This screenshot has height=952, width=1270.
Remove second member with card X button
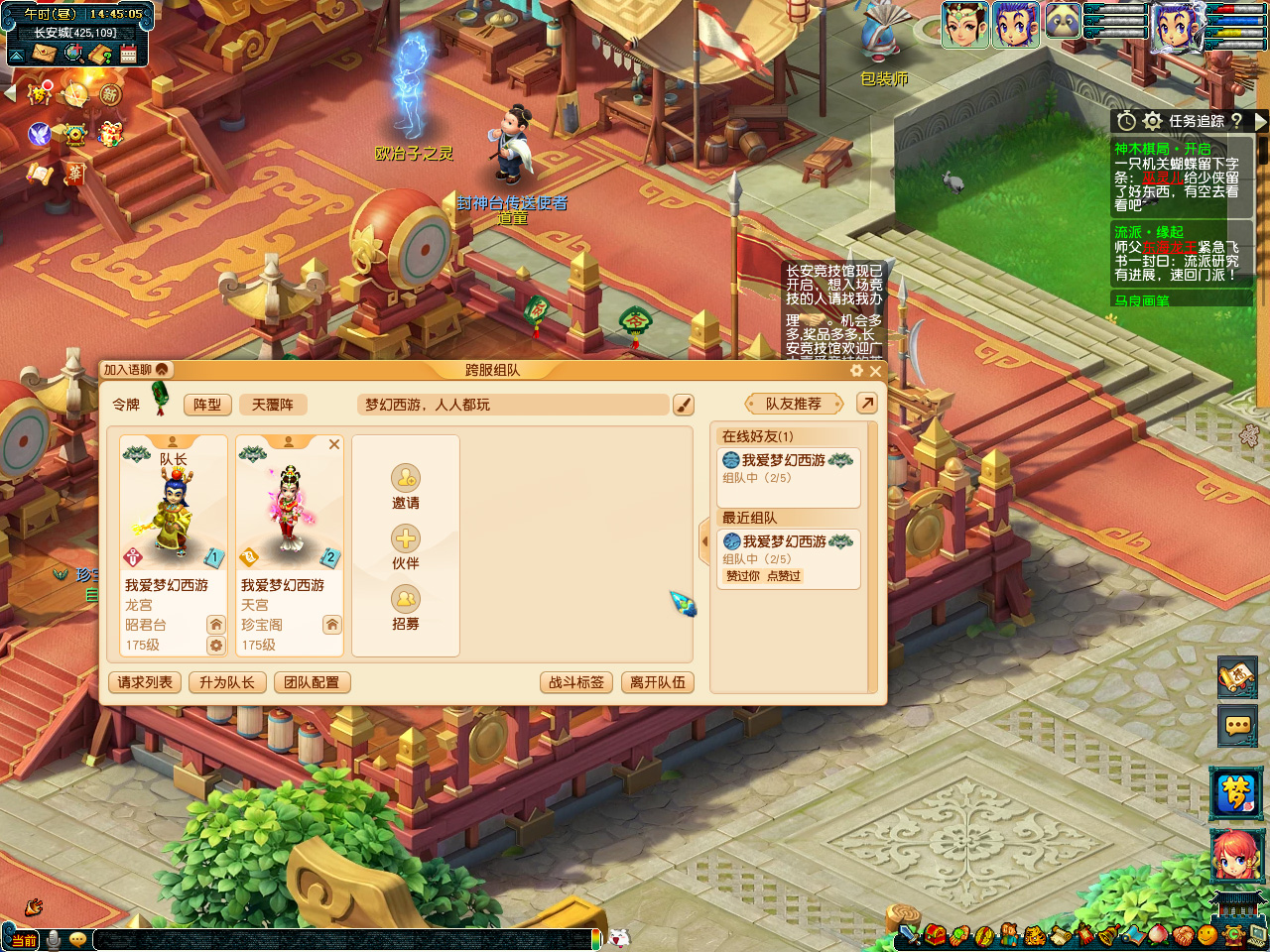[x=334, y=444]
